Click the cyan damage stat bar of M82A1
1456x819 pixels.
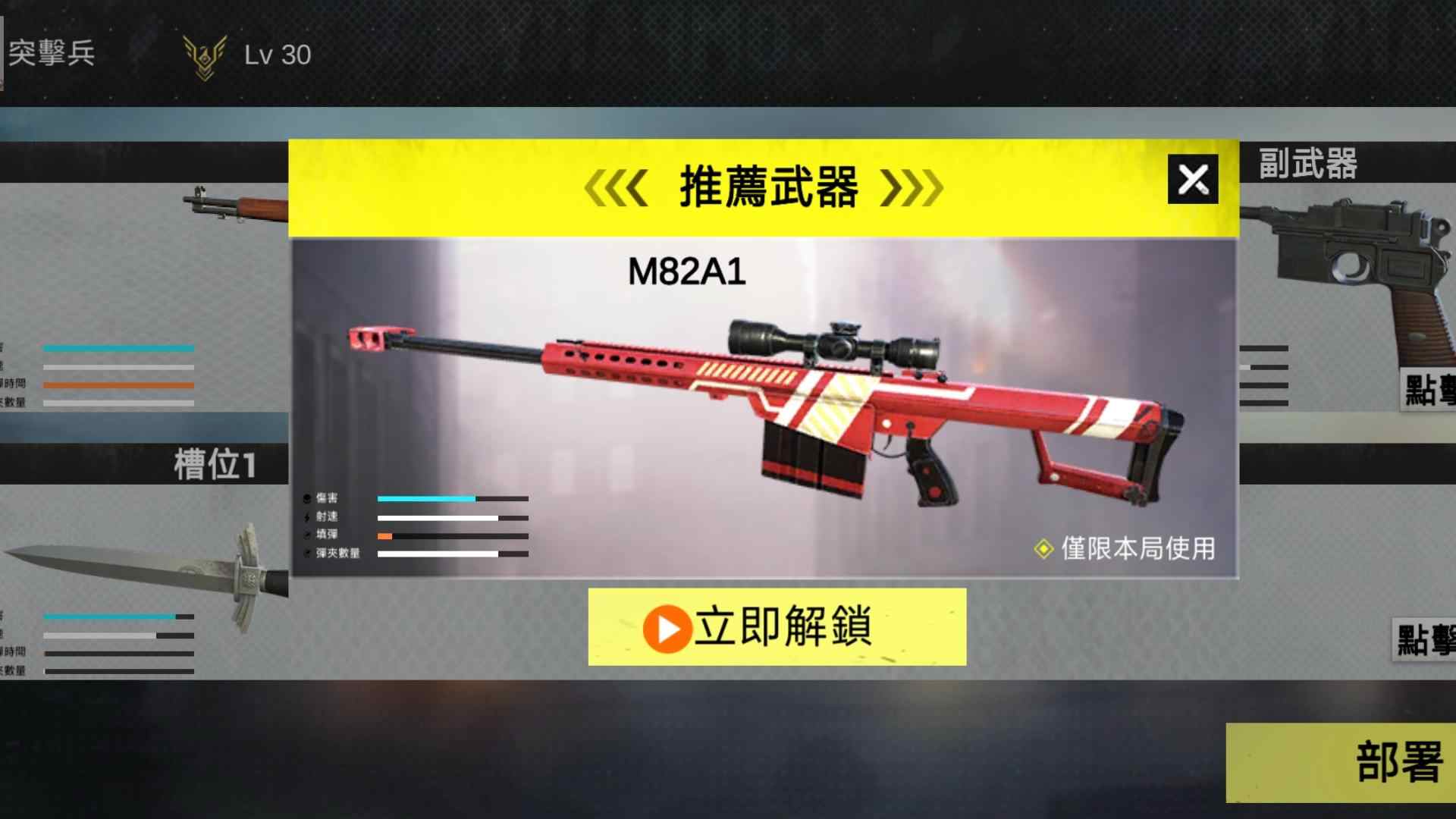coord(425,498)
